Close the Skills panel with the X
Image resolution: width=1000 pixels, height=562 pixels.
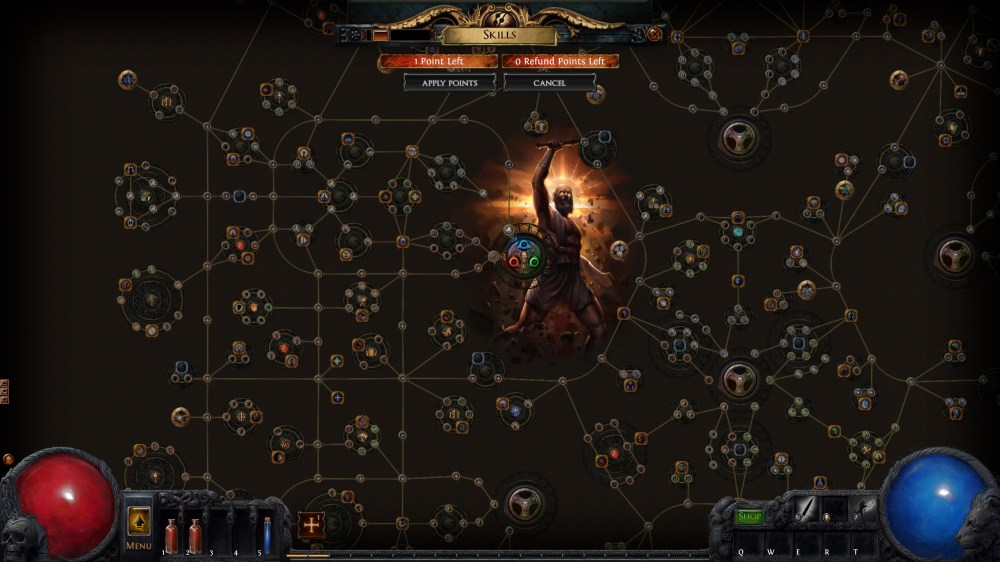654,34
